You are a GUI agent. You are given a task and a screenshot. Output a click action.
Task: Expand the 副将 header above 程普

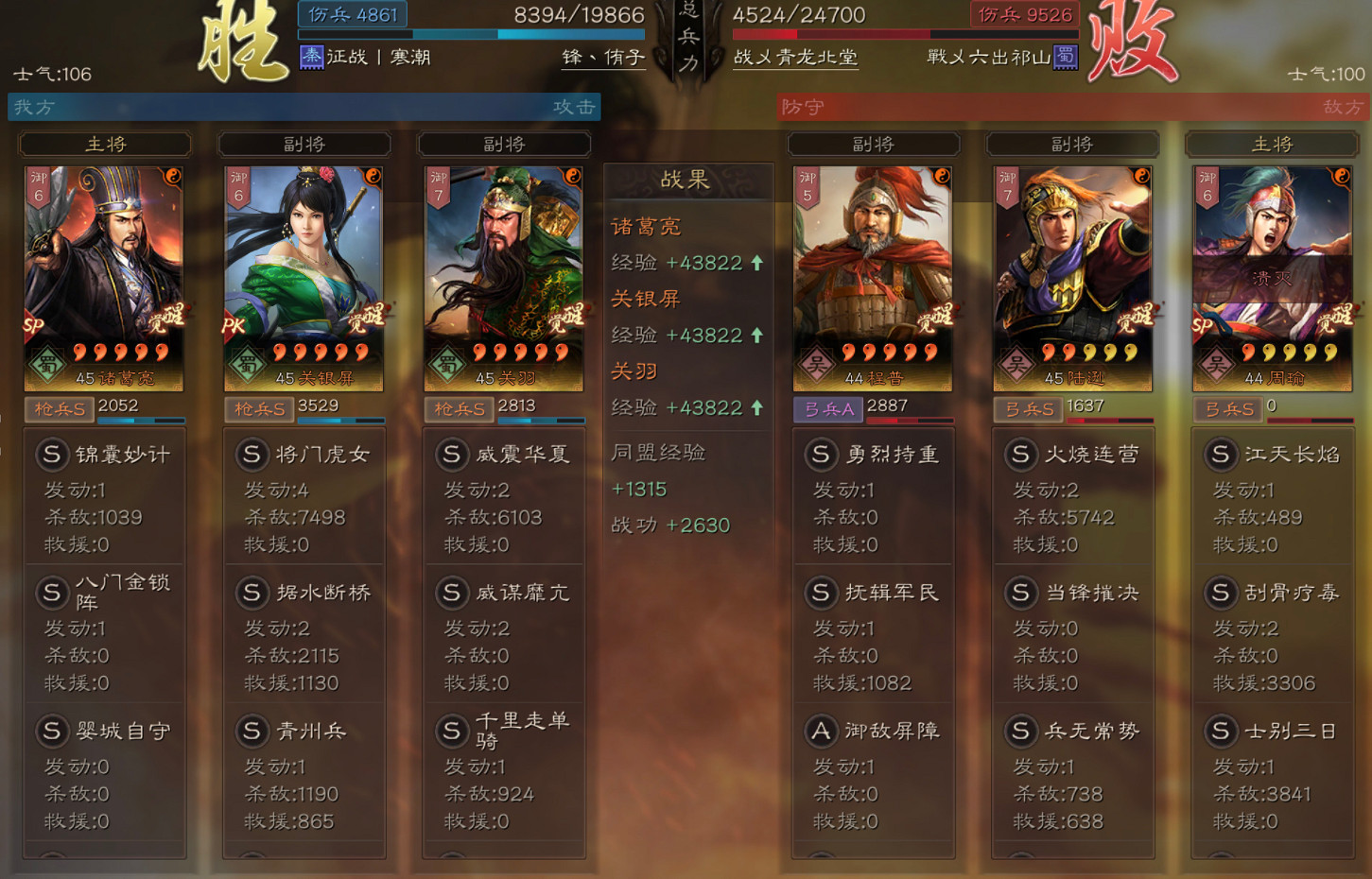coord(873,144)
